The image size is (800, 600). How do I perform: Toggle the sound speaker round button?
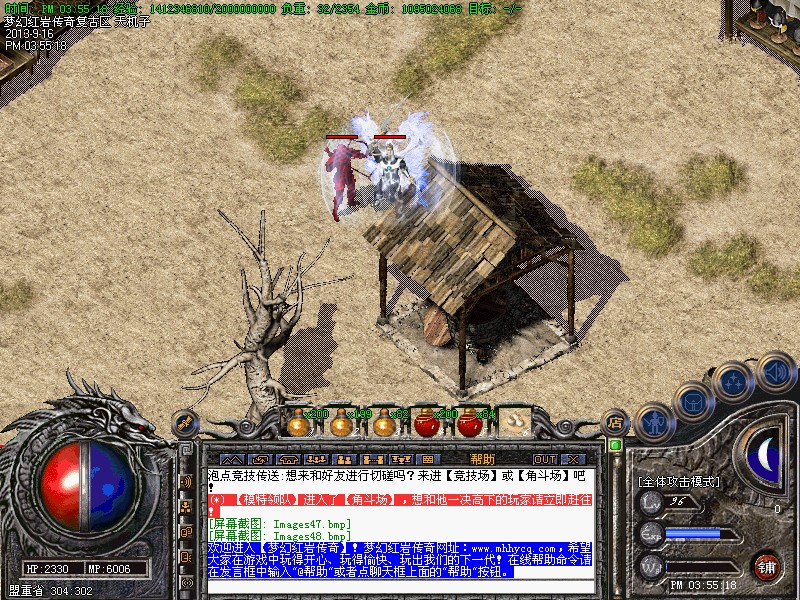pyautogui.click(x=775, y=373)
